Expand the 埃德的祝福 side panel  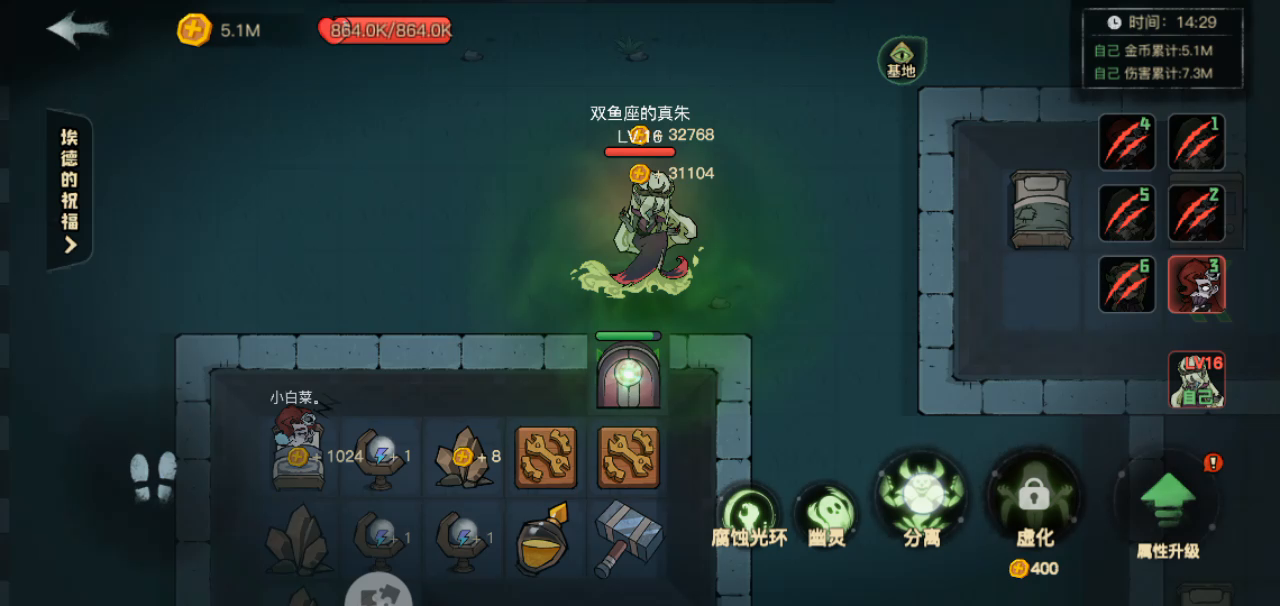coord(69,190)
